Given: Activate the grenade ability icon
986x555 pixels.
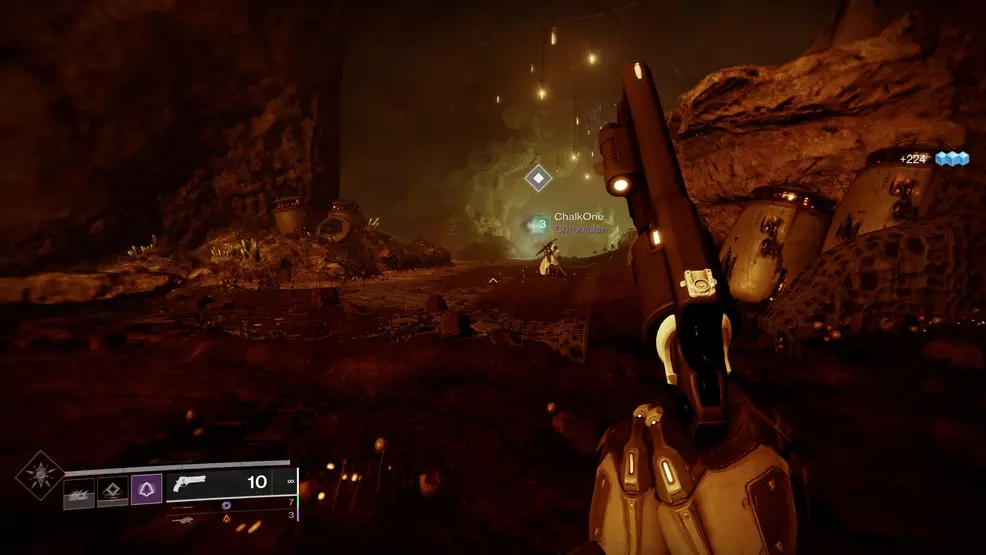Looking at the screenshot, I should tap(79, 491).
